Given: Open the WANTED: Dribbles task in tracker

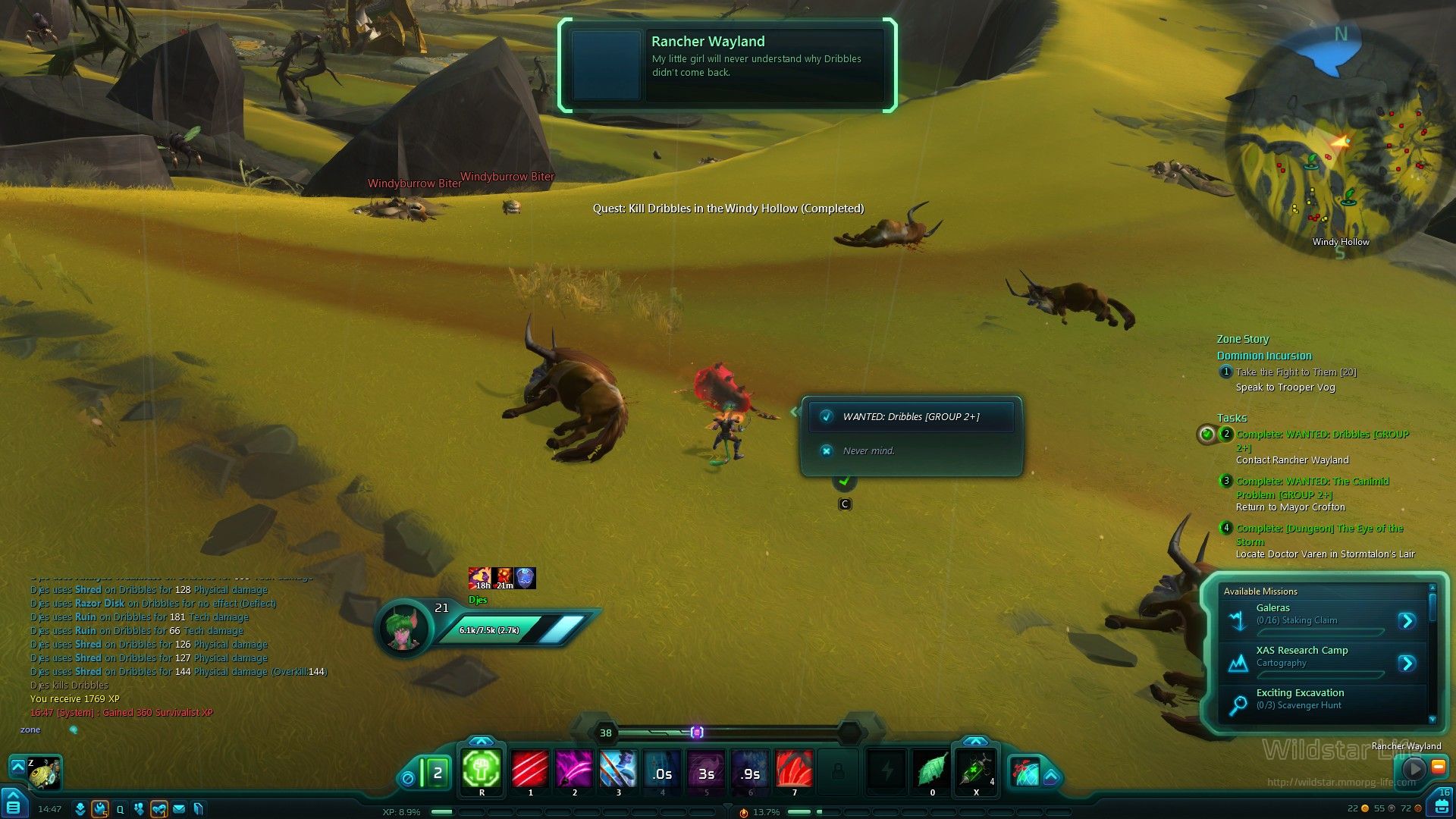Looking at the screenshot, I should (1322, 435).
